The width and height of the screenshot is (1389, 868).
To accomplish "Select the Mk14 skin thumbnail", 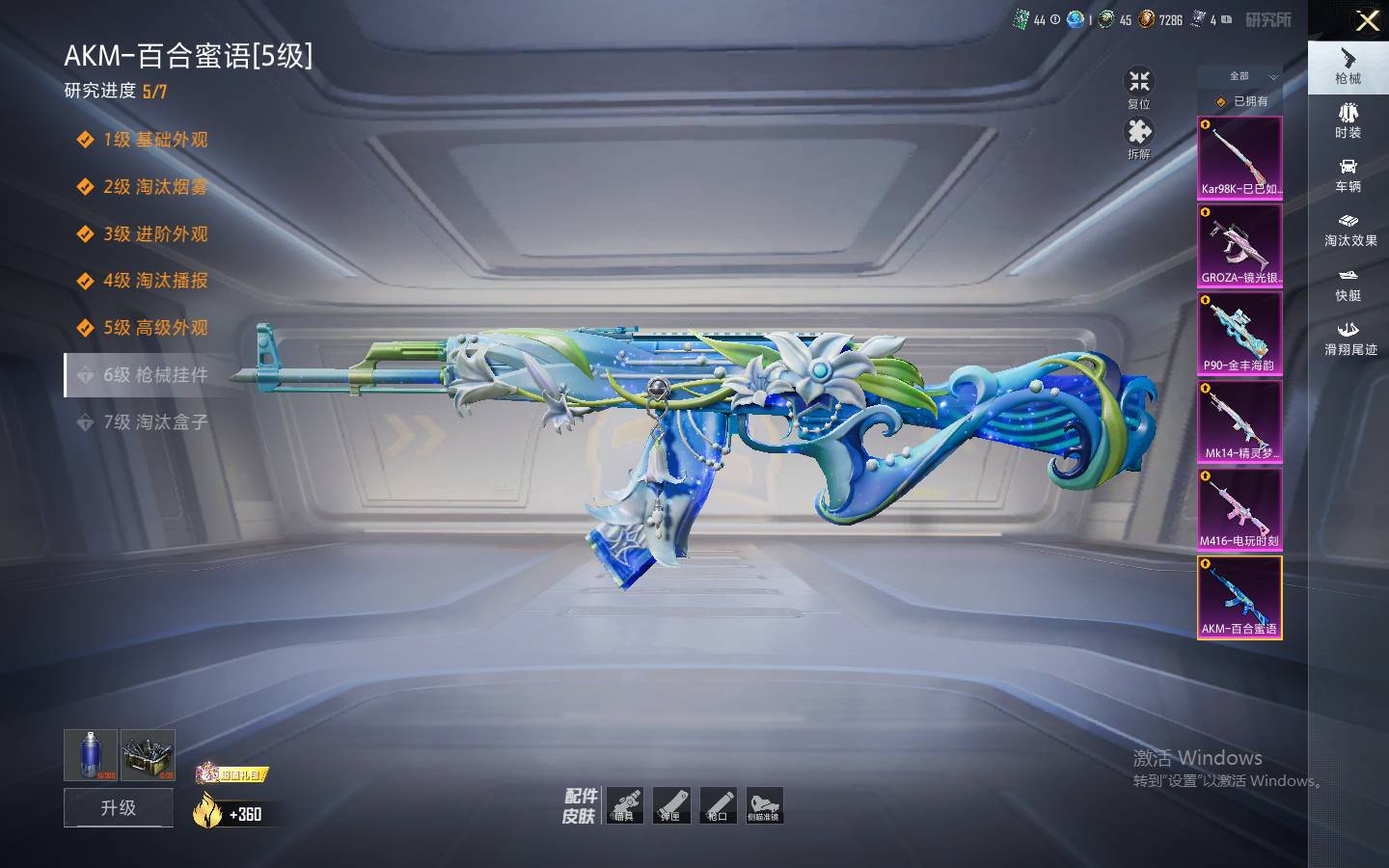I will [1239, 421].
